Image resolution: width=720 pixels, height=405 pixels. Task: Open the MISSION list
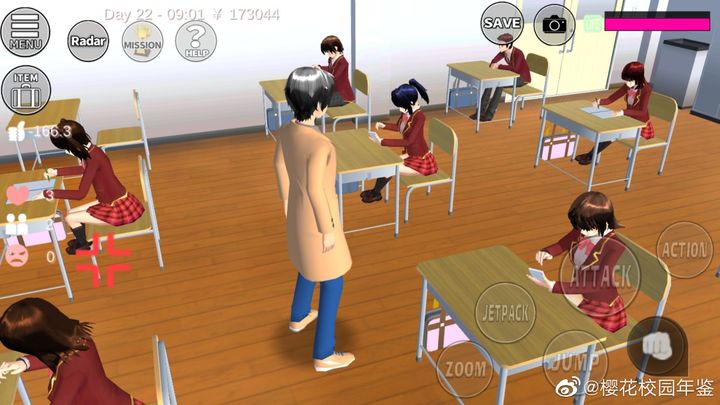coord(142,41)
